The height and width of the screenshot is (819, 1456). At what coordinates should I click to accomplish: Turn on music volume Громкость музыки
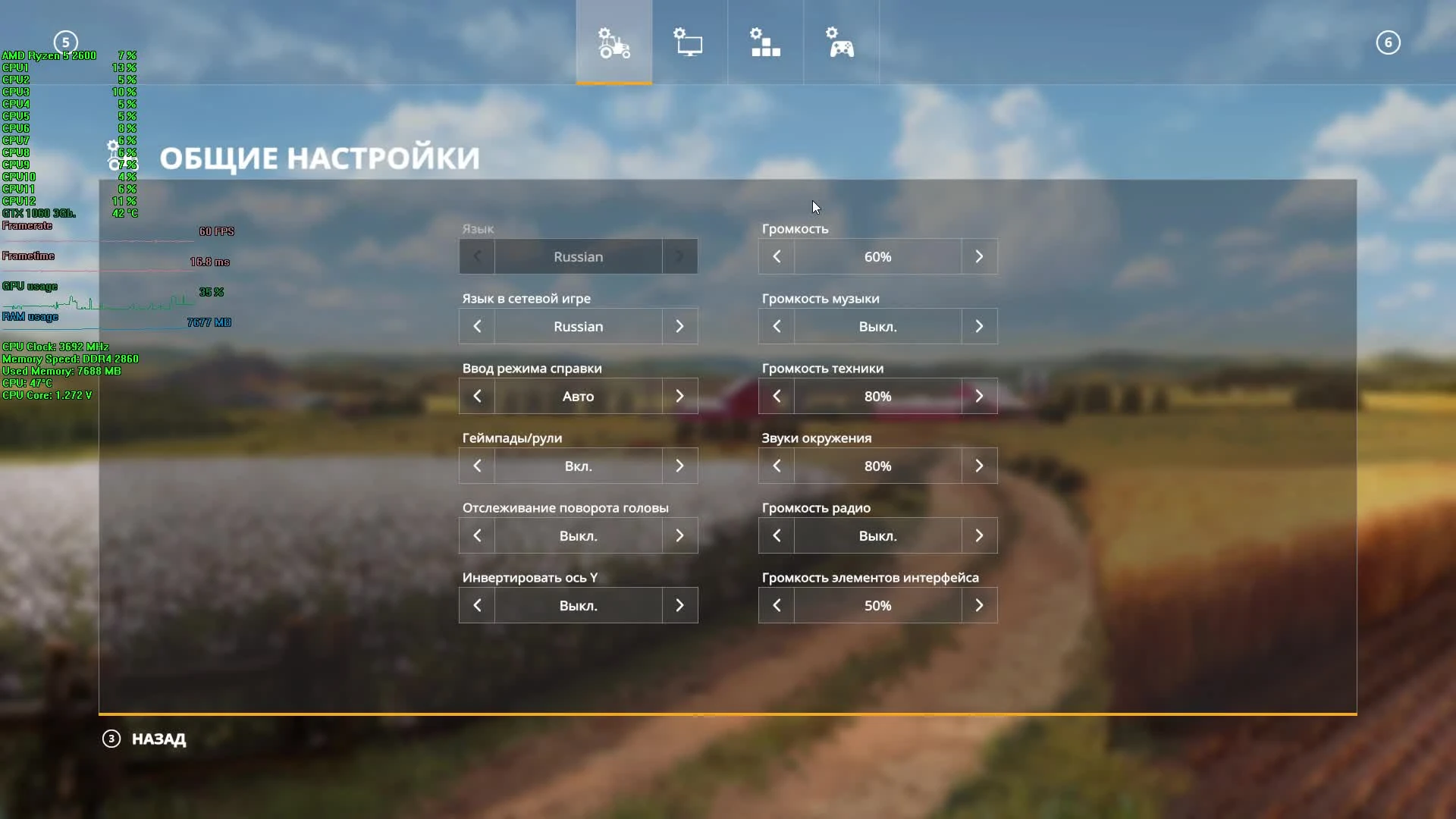tap(979, 326)
